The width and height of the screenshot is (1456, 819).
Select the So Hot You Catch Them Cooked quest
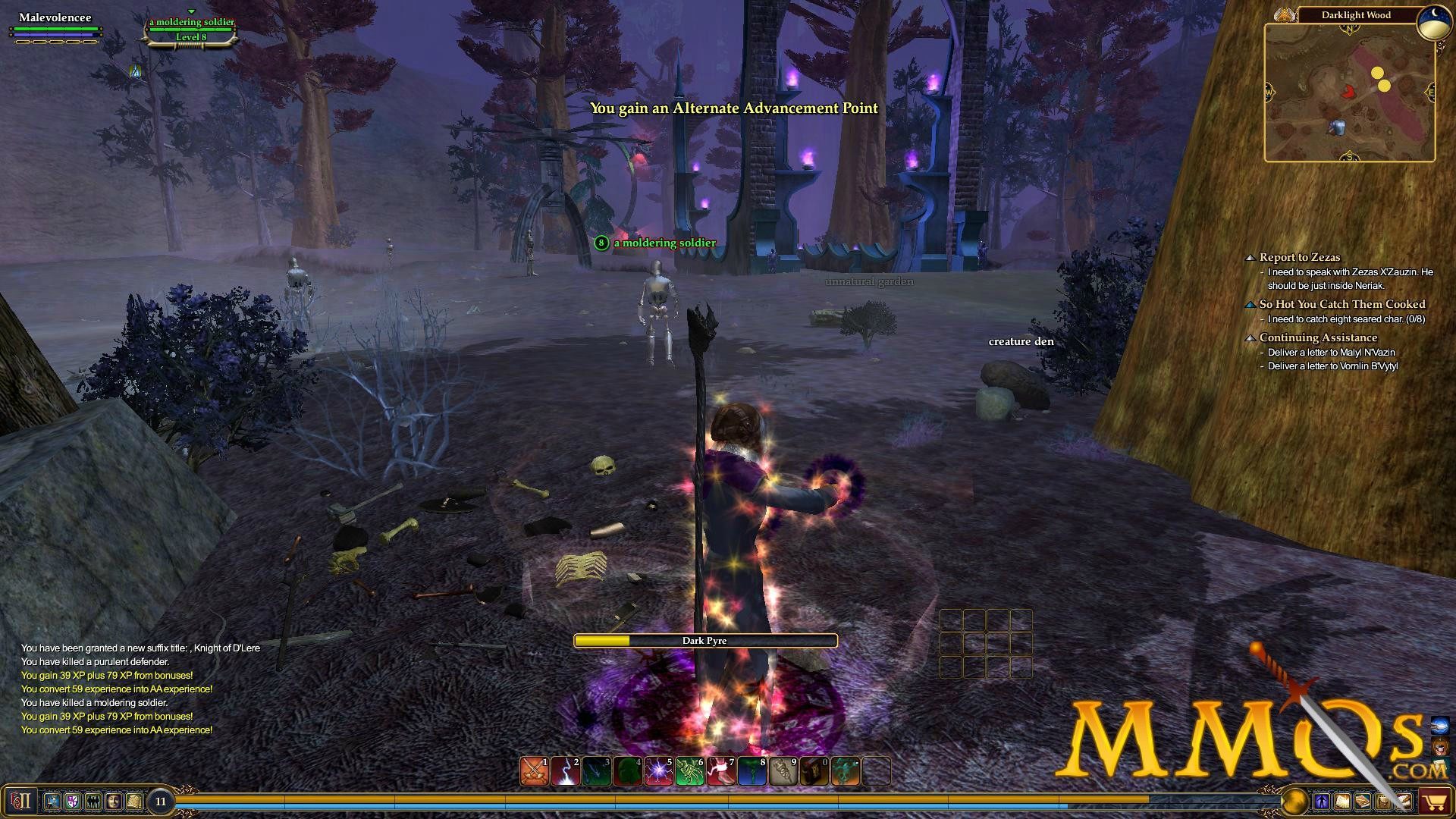click(x=1341, y=304)
